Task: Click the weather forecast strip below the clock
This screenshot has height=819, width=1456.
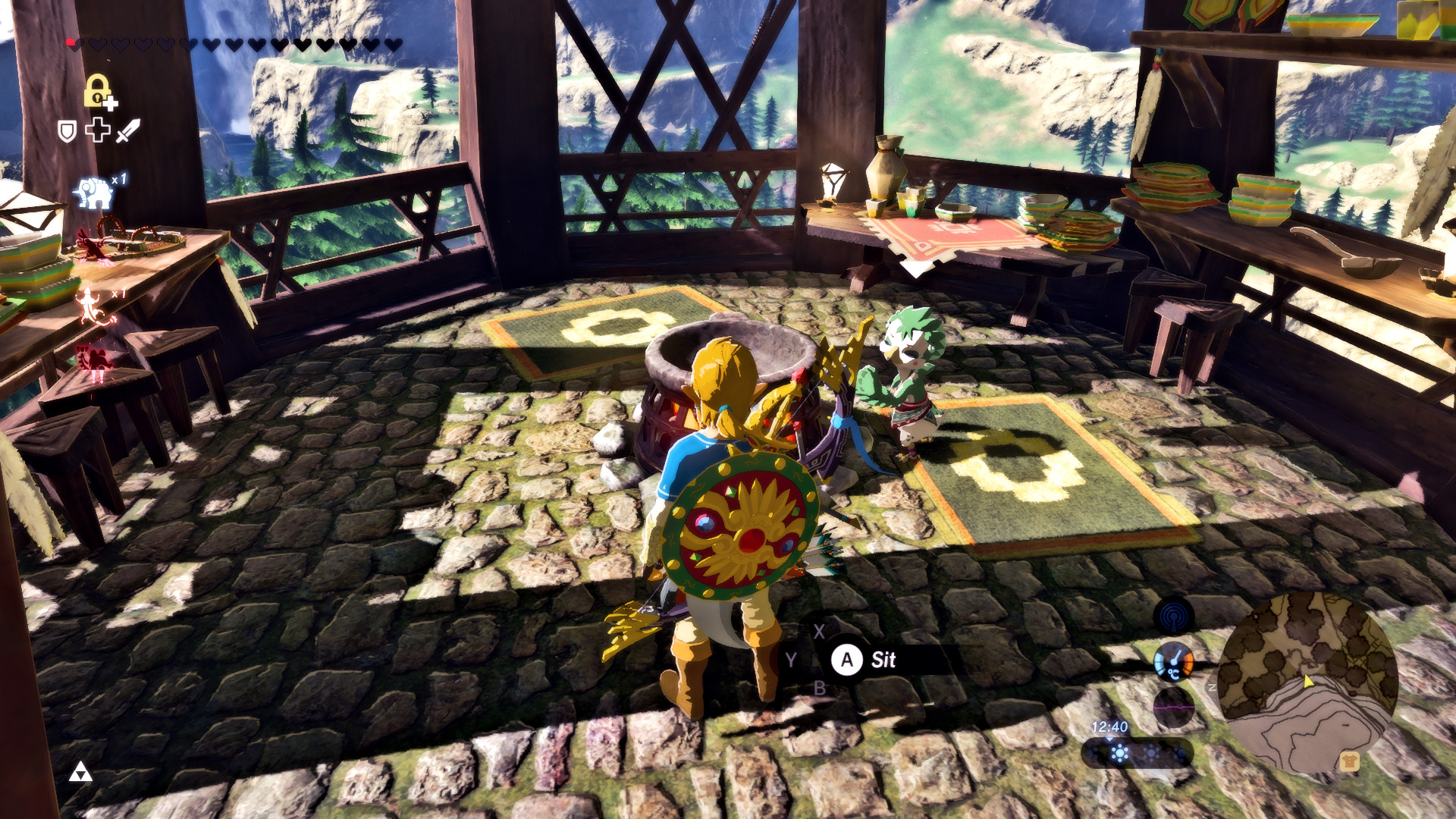Action: point(1137,755)
